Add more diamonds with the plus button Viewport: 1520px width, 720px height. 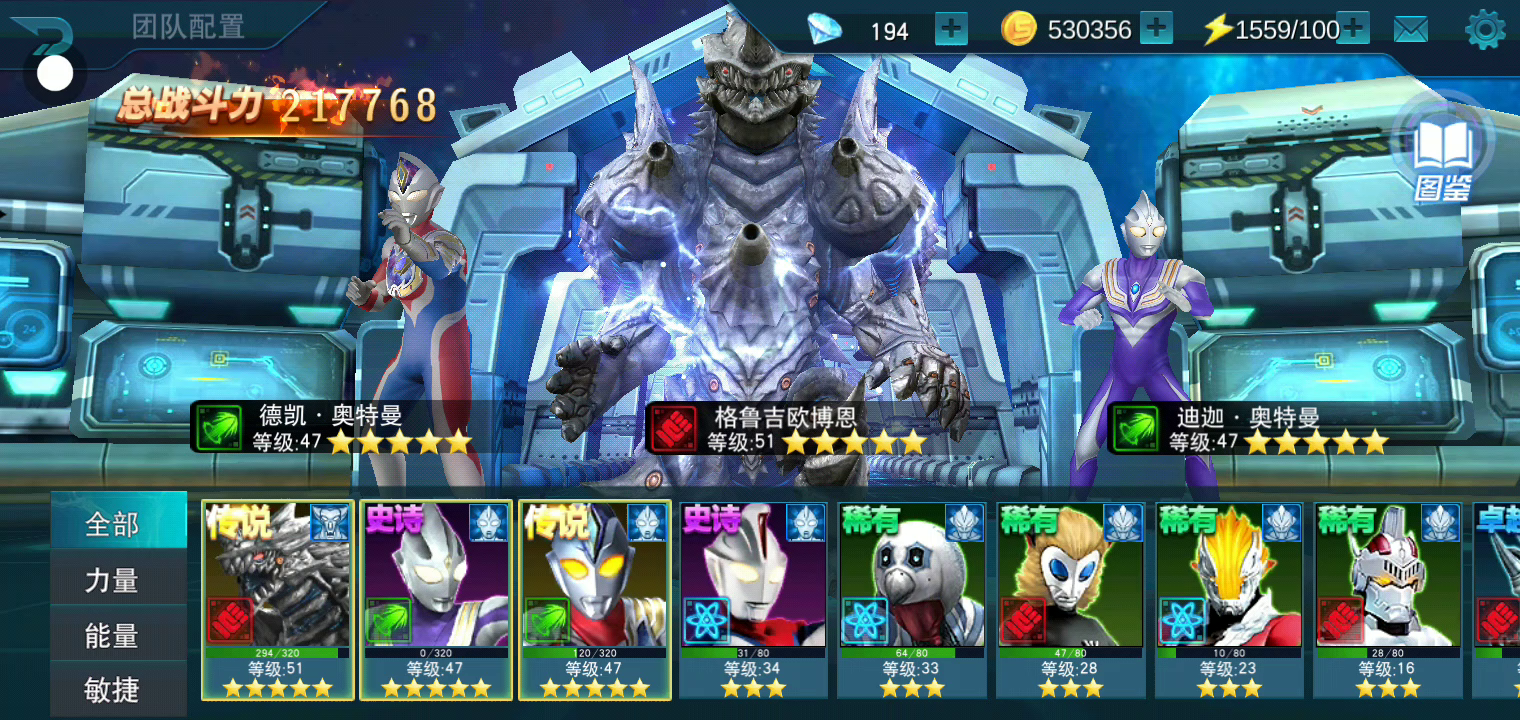(x=951, y=29)
